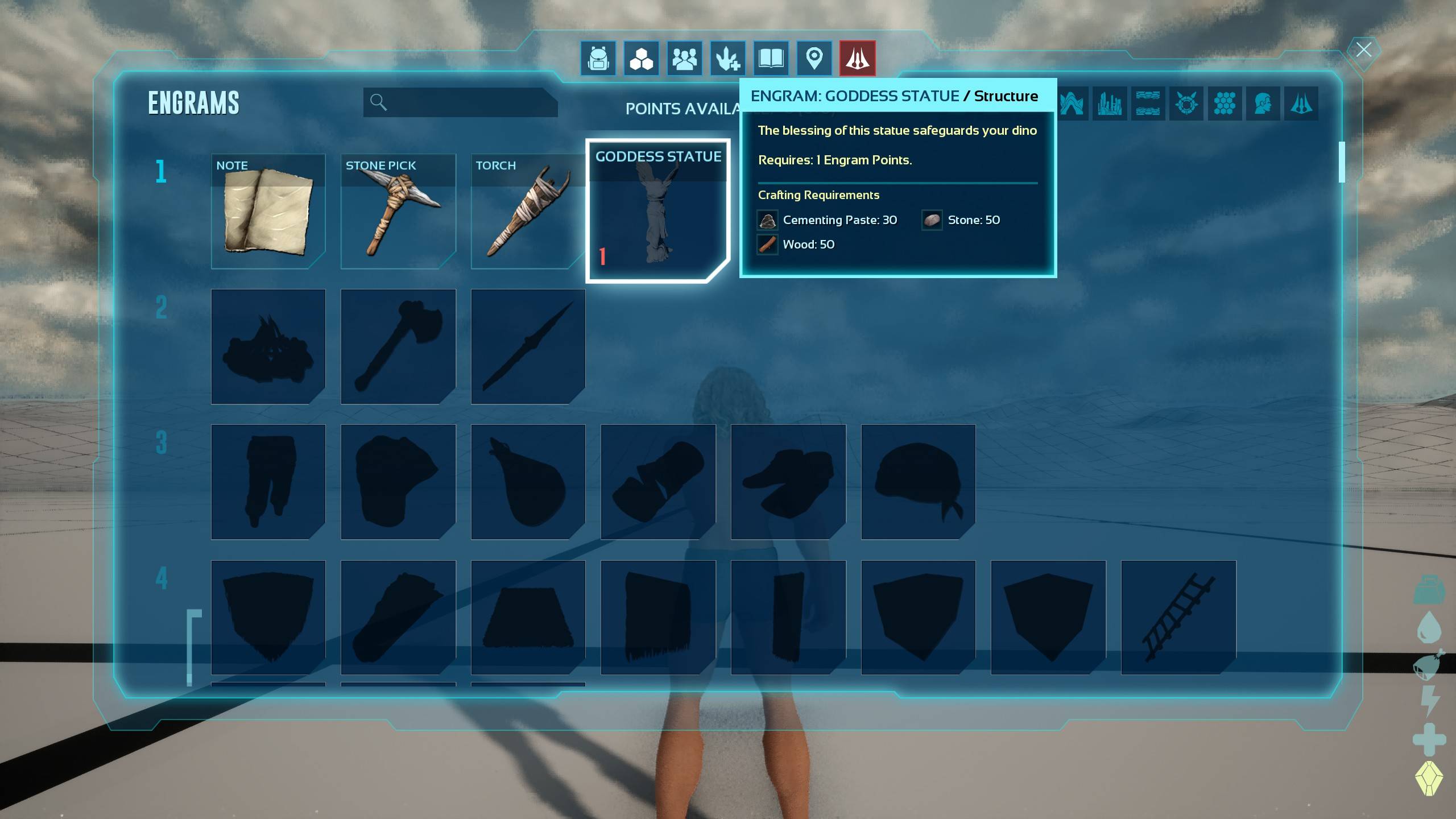Click the engram search field

pos(461,102)
